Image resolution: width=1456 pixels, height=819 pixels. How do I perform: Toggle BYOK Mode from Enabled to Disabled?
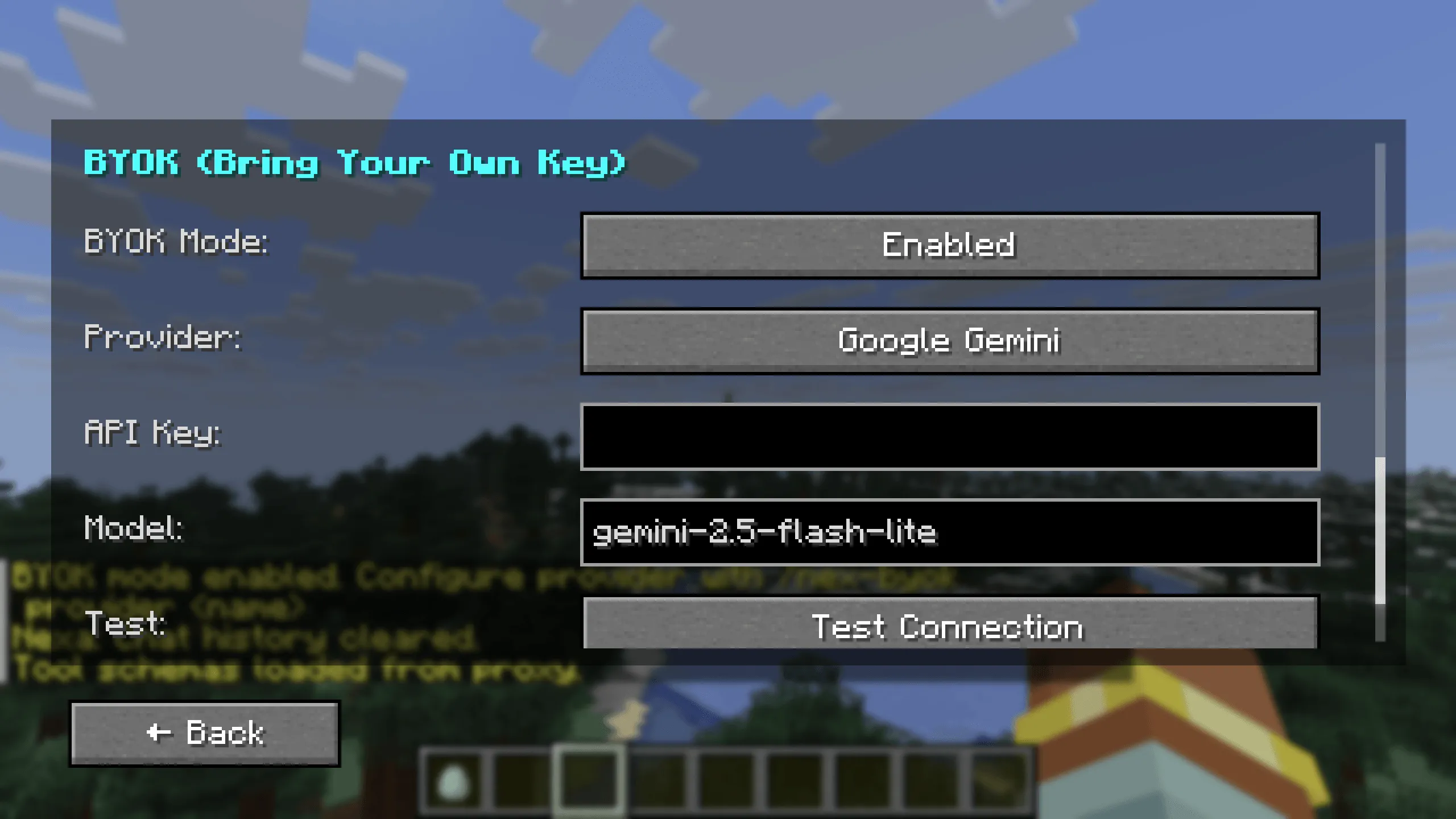[x=949, y=246]
